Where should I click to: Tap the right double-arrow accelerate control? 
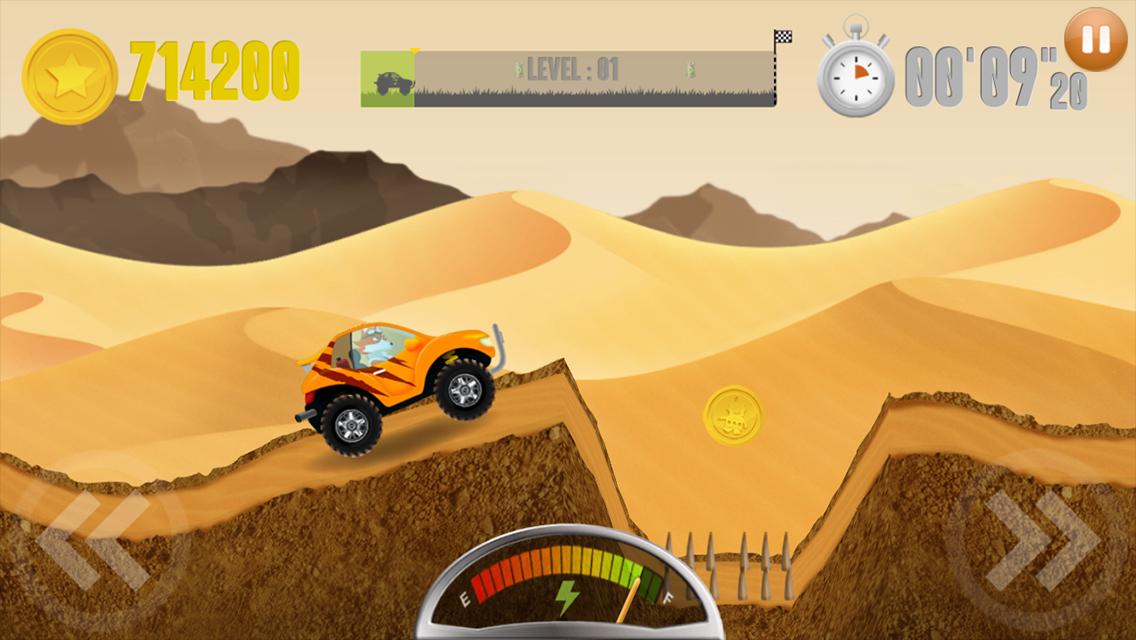coord(1040,541)
